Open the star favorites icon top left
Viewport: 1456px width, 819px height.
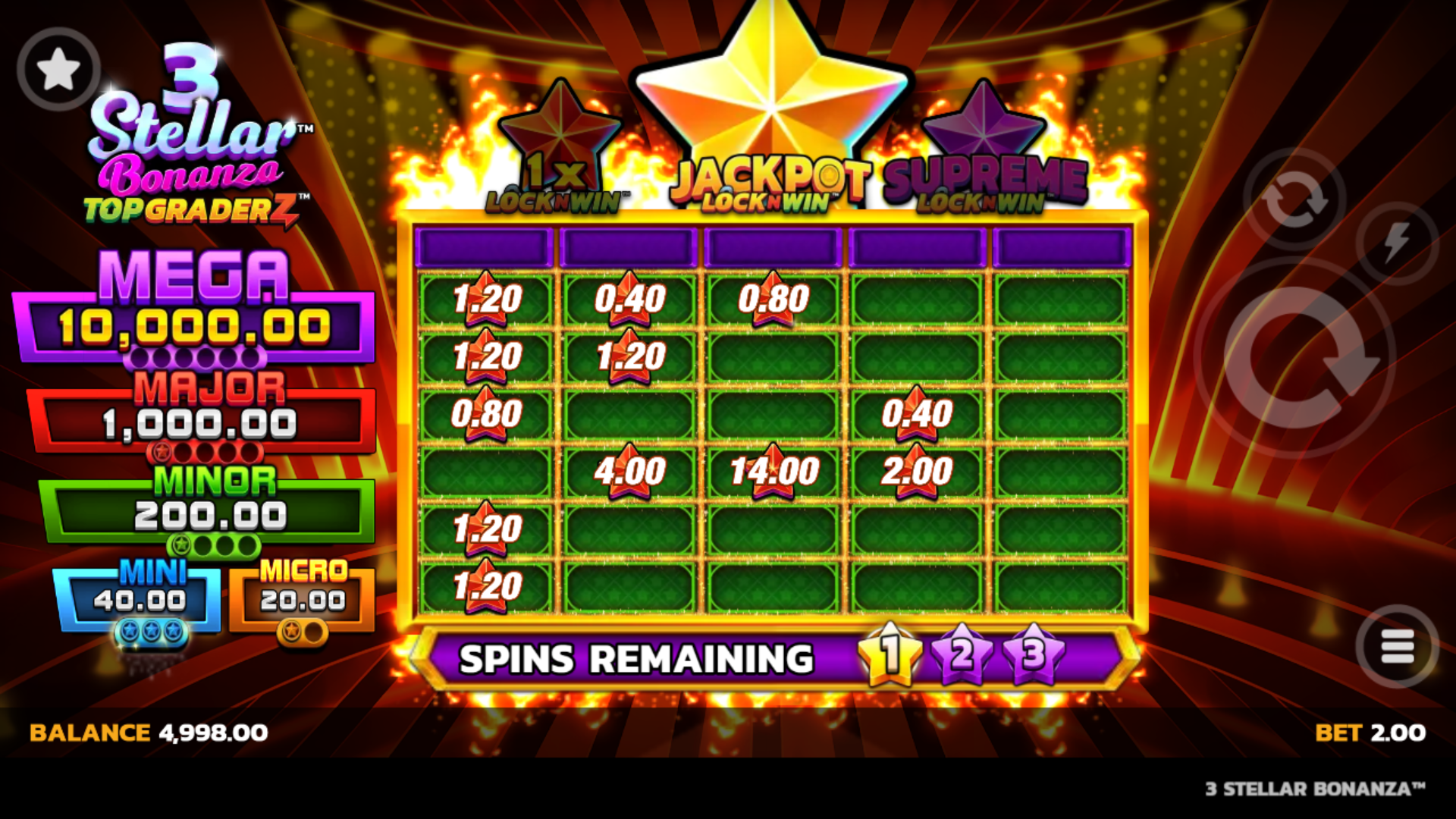[x=59, y=67]
